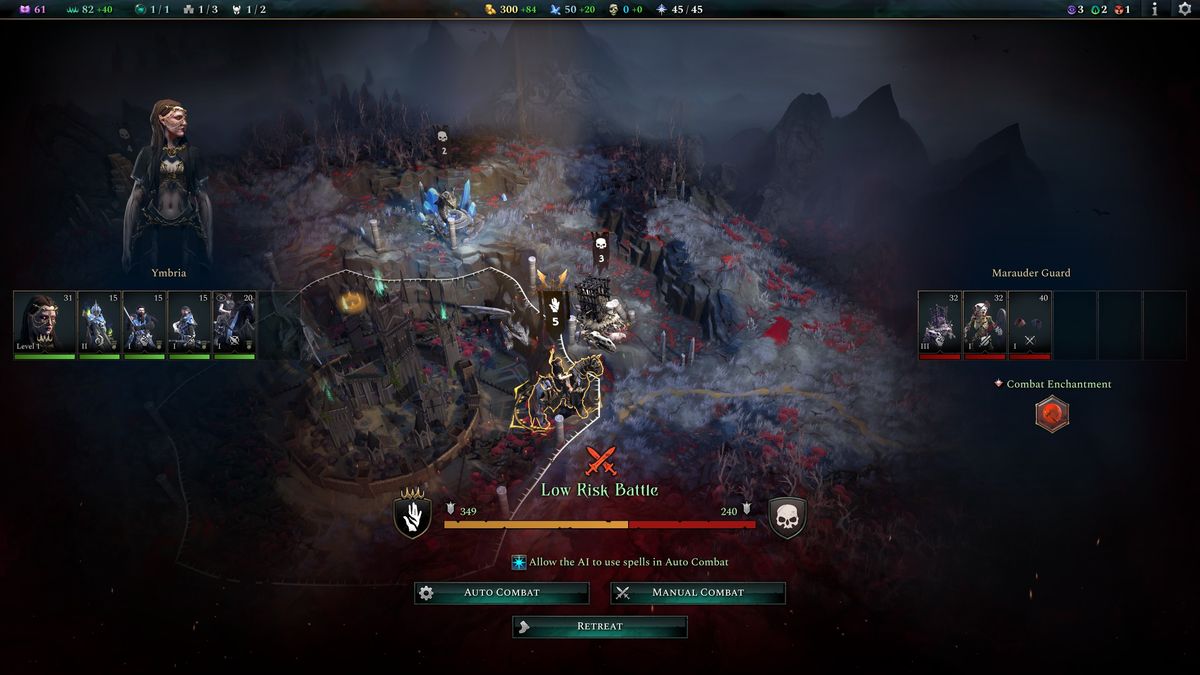Click the enemy skull banner showing 3

[x=601, y=249]
